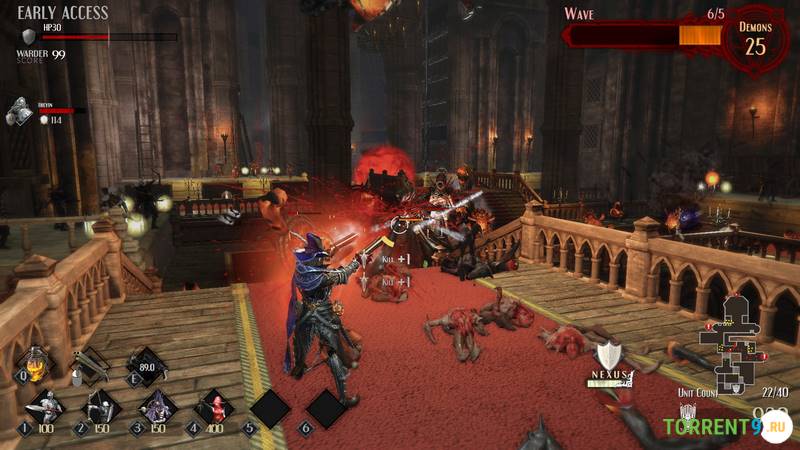Activate the ability showing 89.0 cooldown
The width and height of the screenshot is (800, 450).
(x=147, y=366)
